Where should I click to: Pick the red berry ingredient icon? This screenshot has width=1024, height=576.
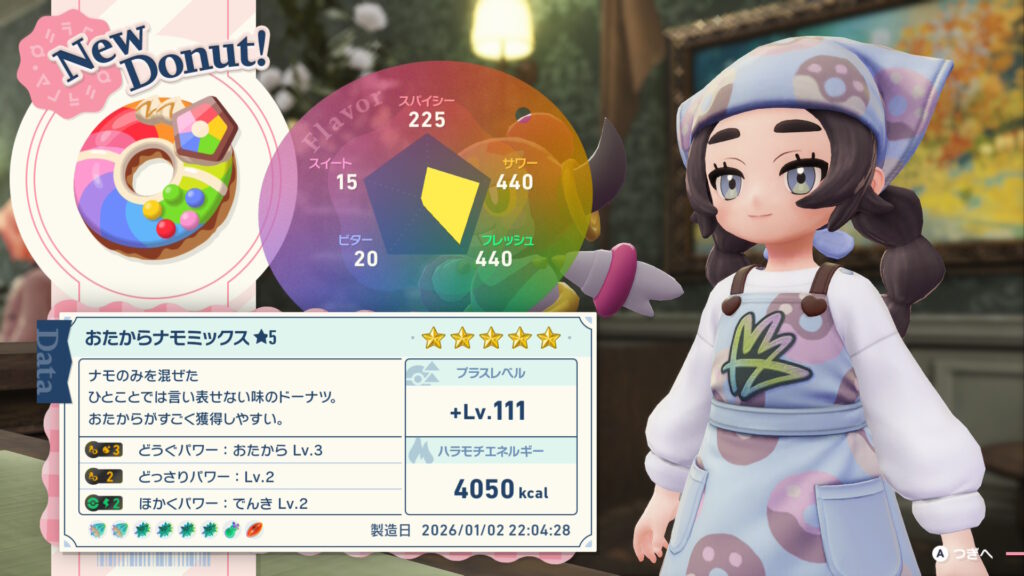(252, 529)
